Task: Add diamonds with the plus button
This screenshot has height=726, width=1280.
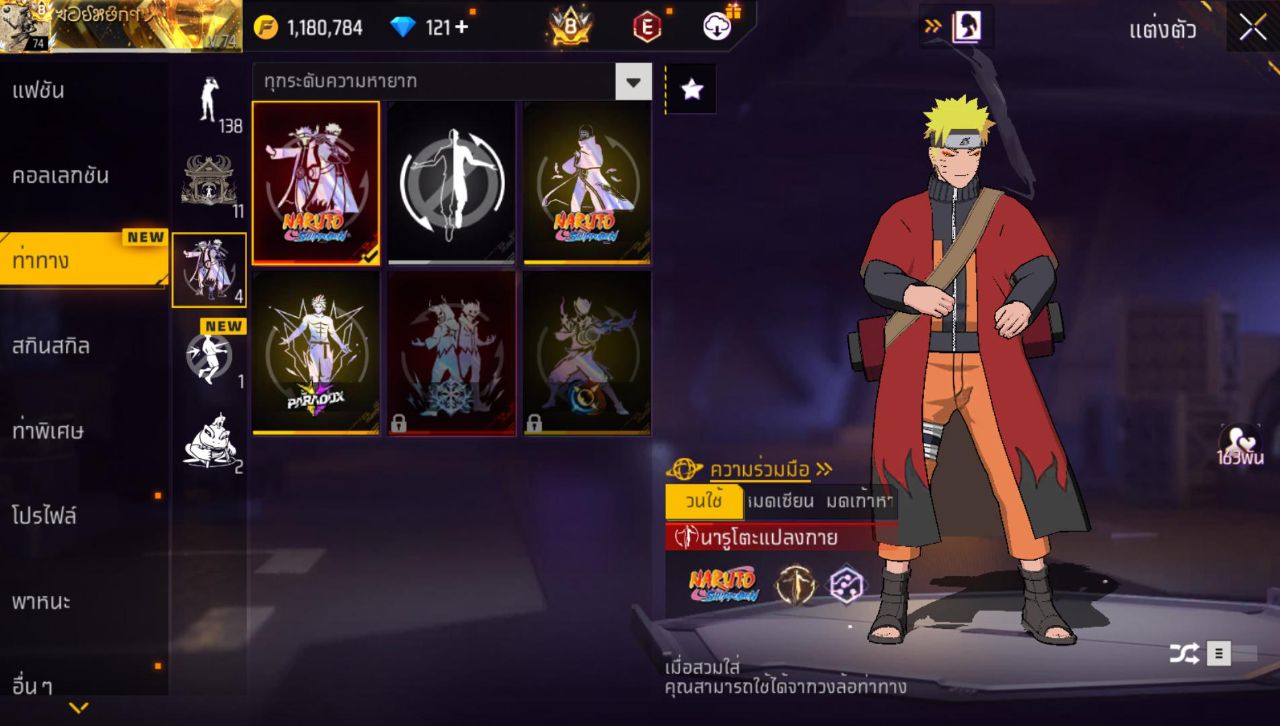Action: click(461, 27)
